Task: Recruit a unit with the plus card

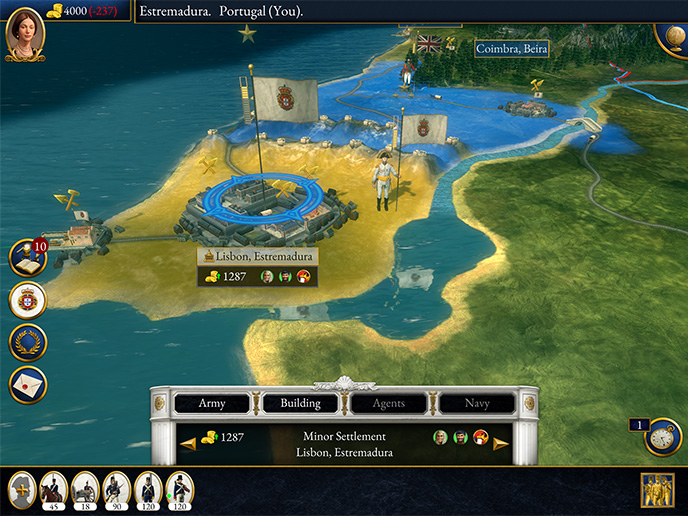Action: pos(22,490)
